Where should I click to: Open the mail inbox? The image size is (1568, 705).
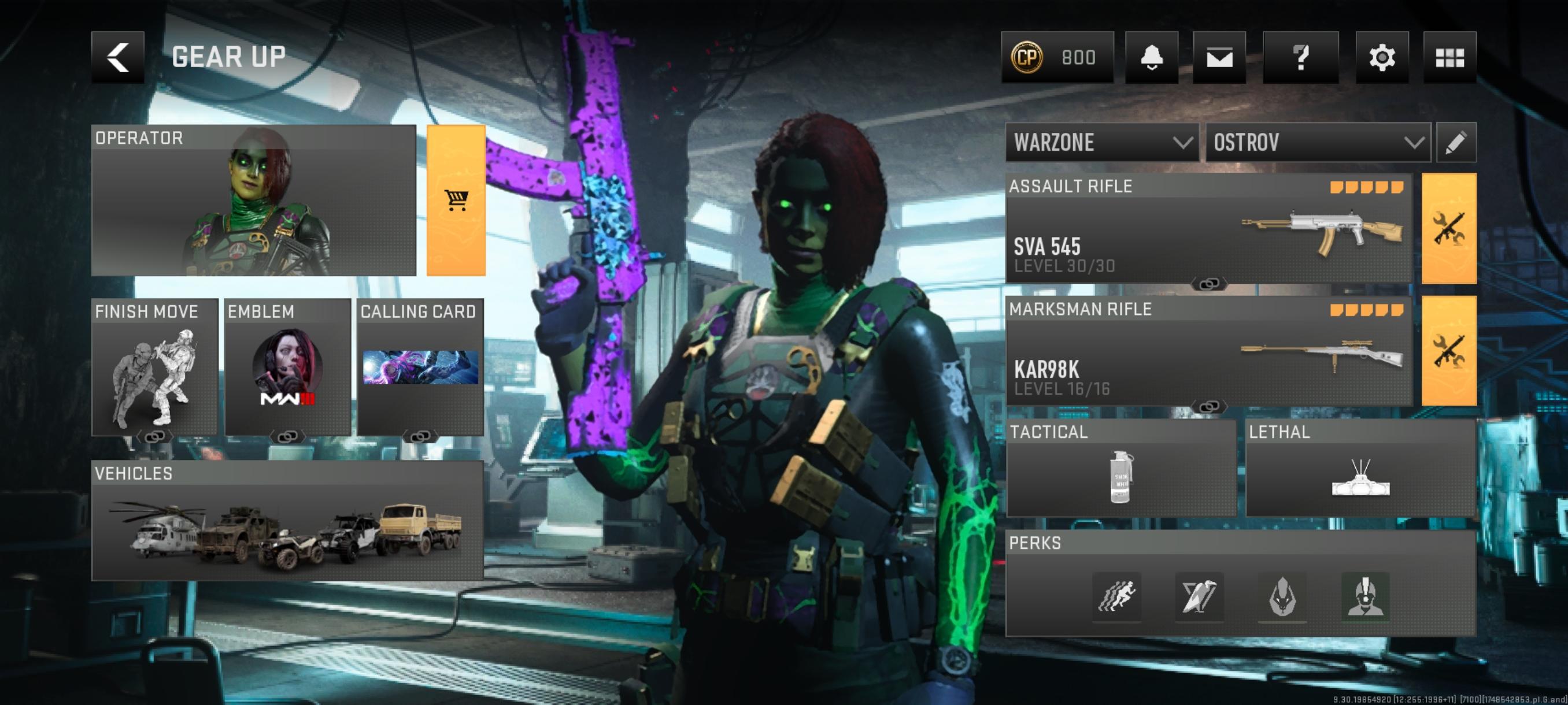[x=1219, y=57]
